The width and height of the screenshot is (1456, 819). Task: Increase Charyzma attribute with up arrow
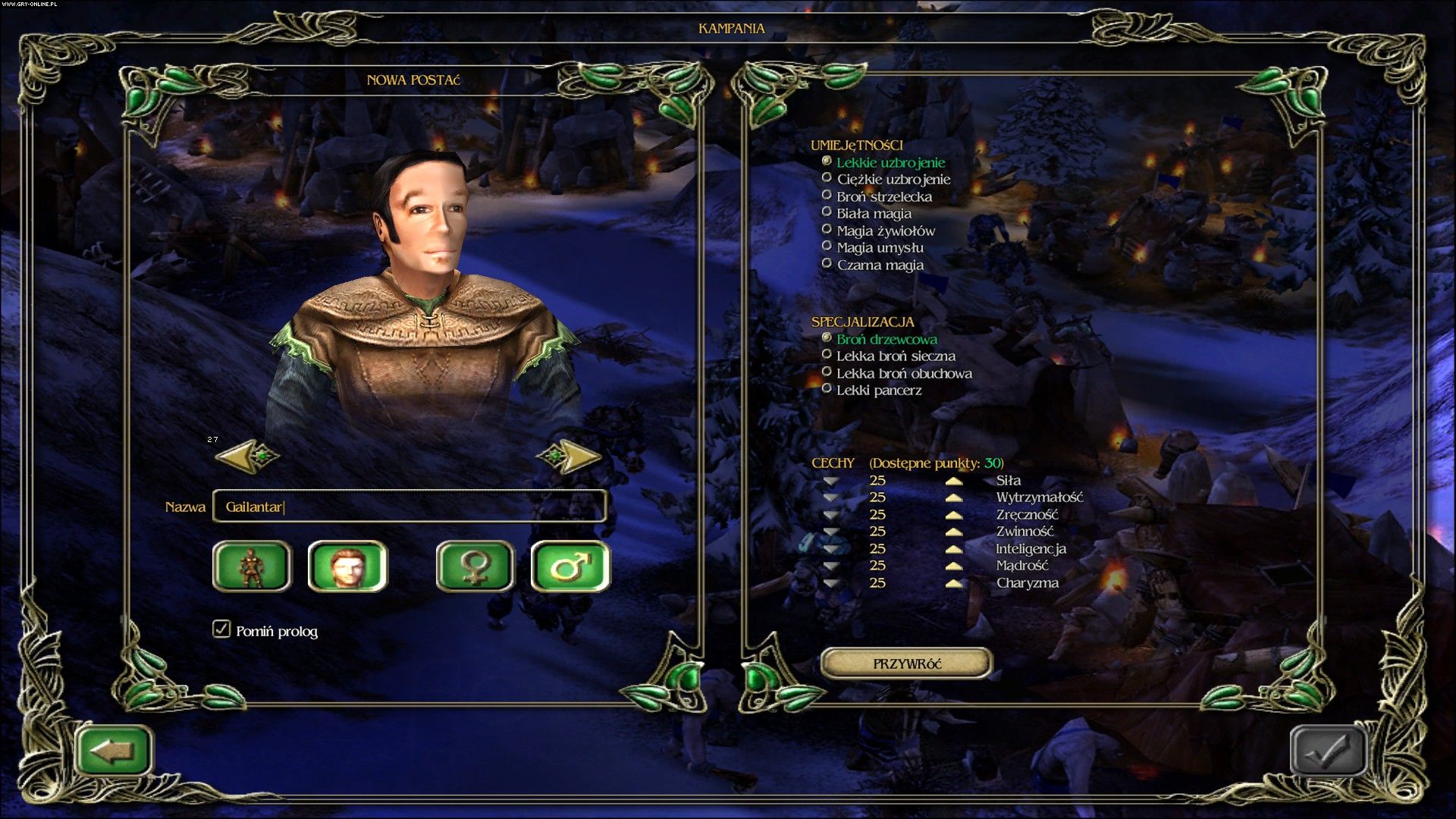(x=954, y=583)
